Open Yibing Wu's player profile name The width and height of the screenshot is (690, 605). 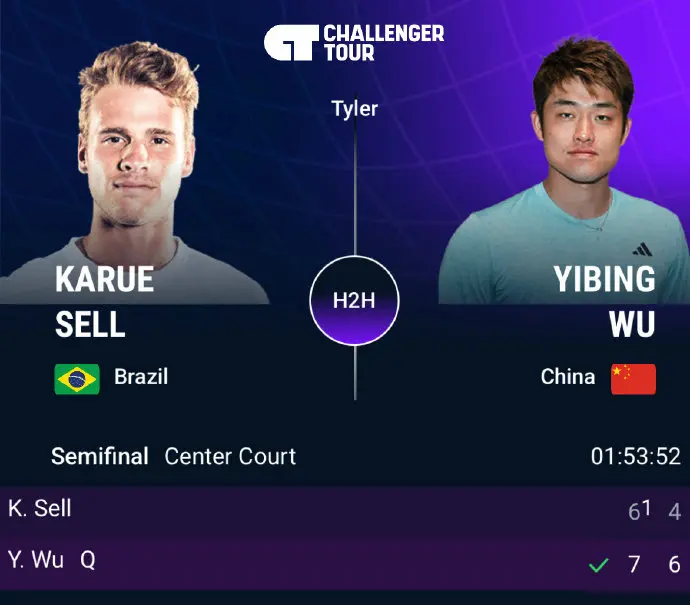point(605,300)
